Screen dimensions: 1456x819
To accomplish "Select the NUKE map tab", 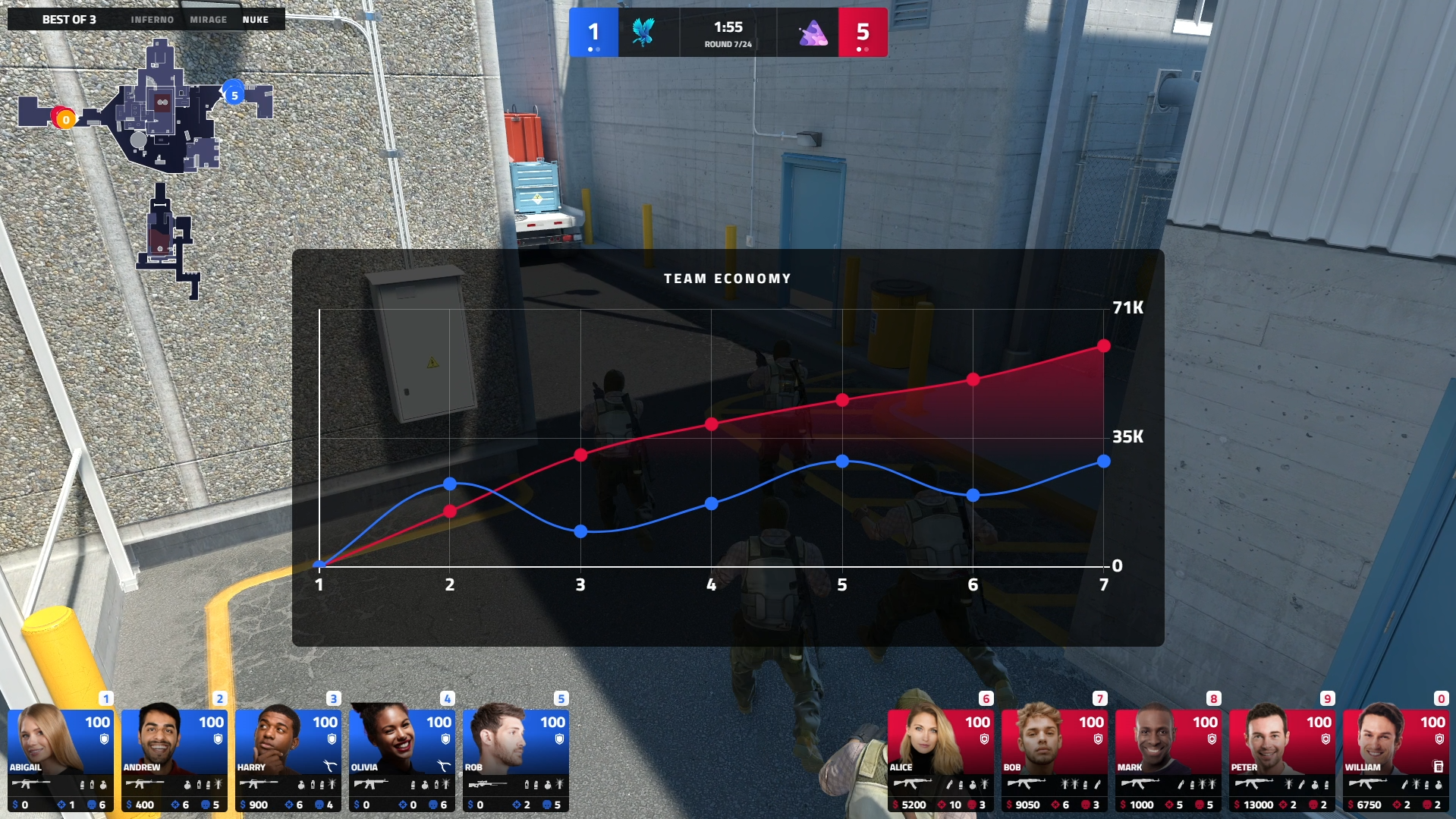I will (257, 20).
